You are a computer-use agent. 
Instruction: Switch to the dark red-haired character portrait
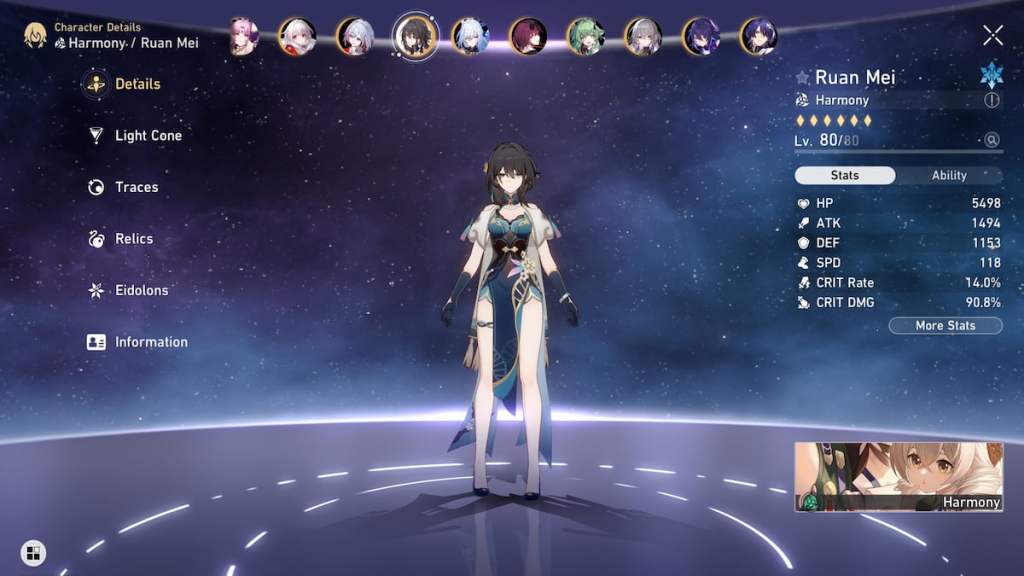tap(527, 36)
